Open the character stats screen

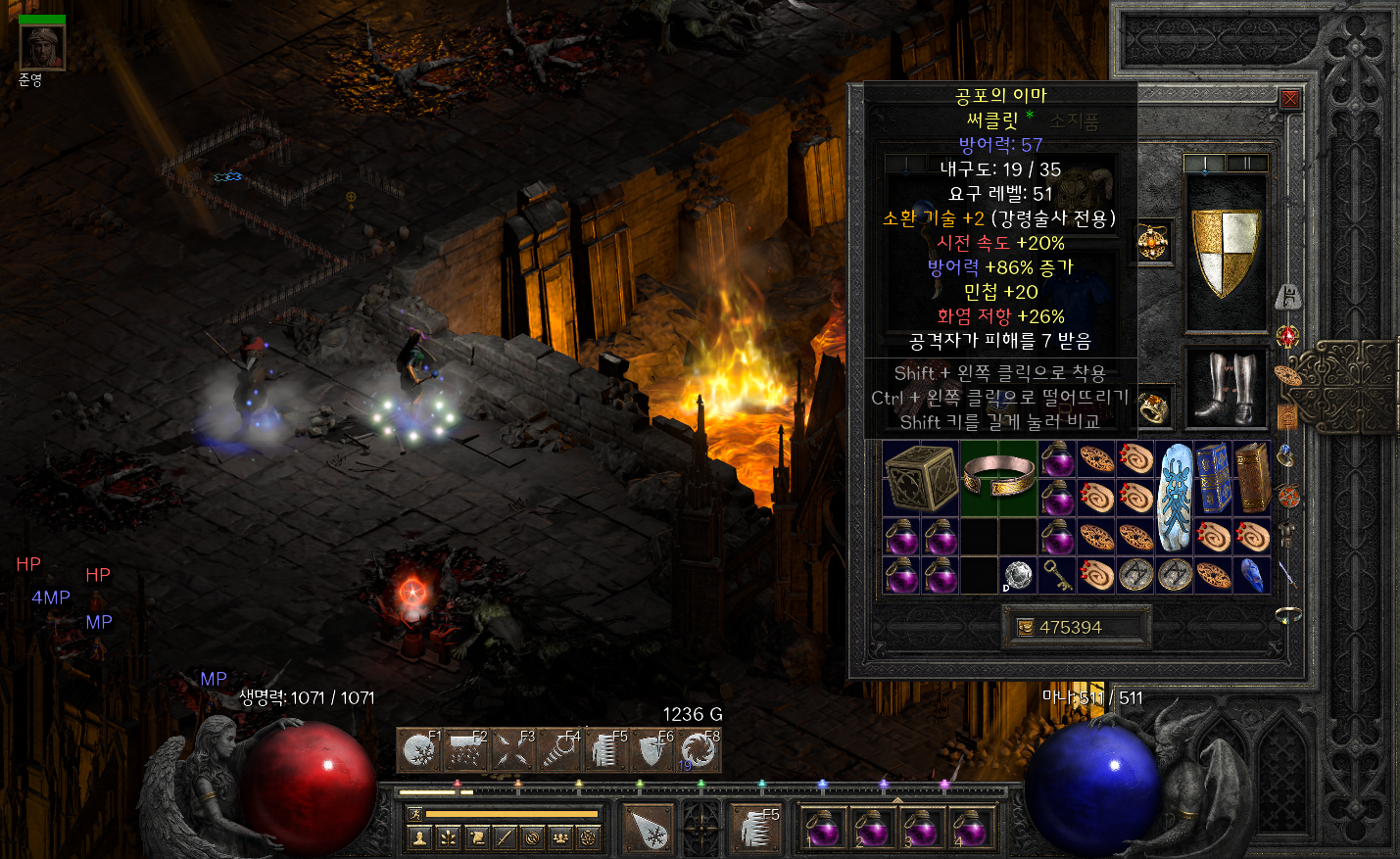coord(419,837)
